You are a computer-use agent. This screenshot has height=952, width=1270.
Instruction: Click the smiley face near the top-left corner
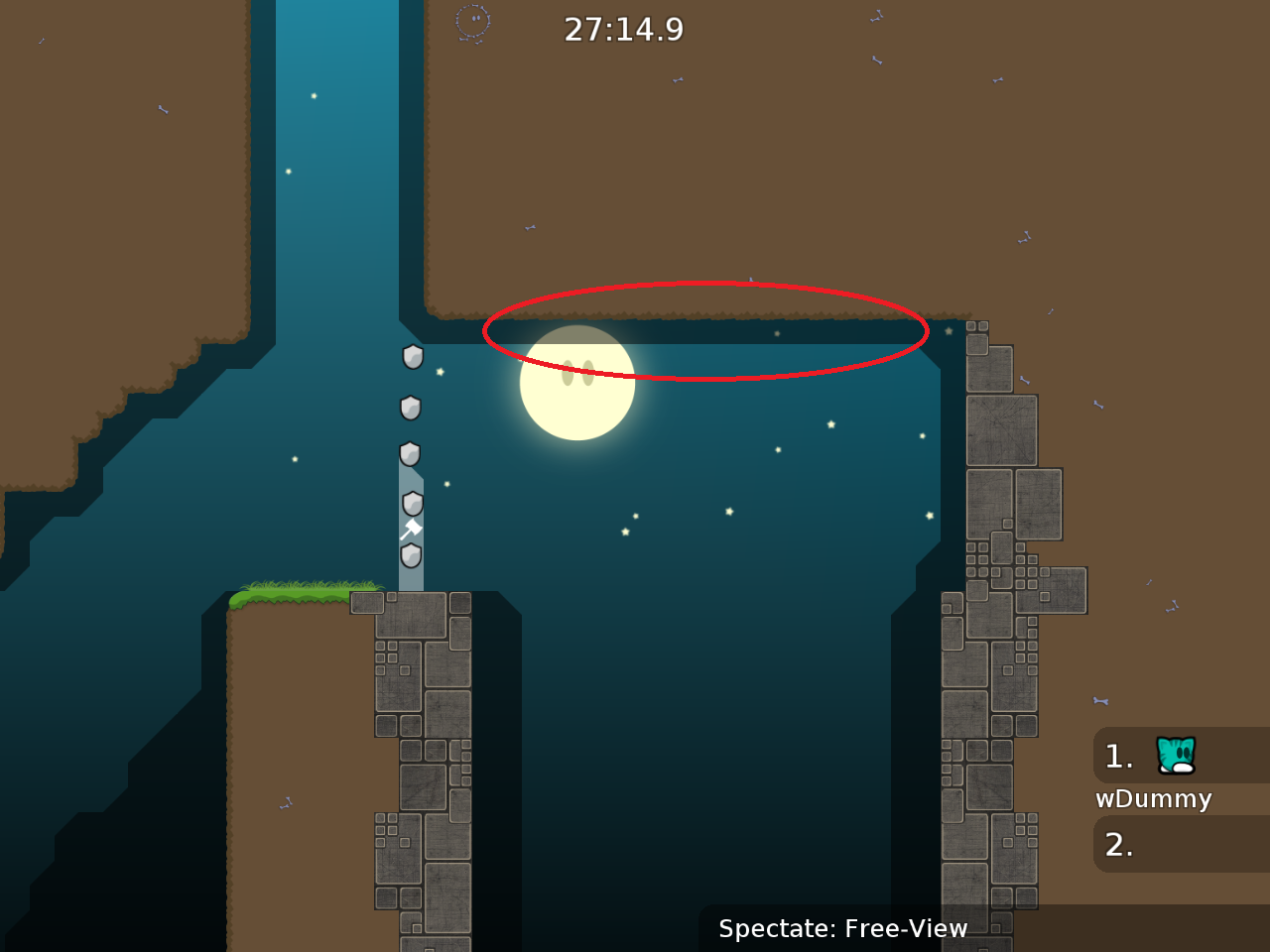point(472,22)
